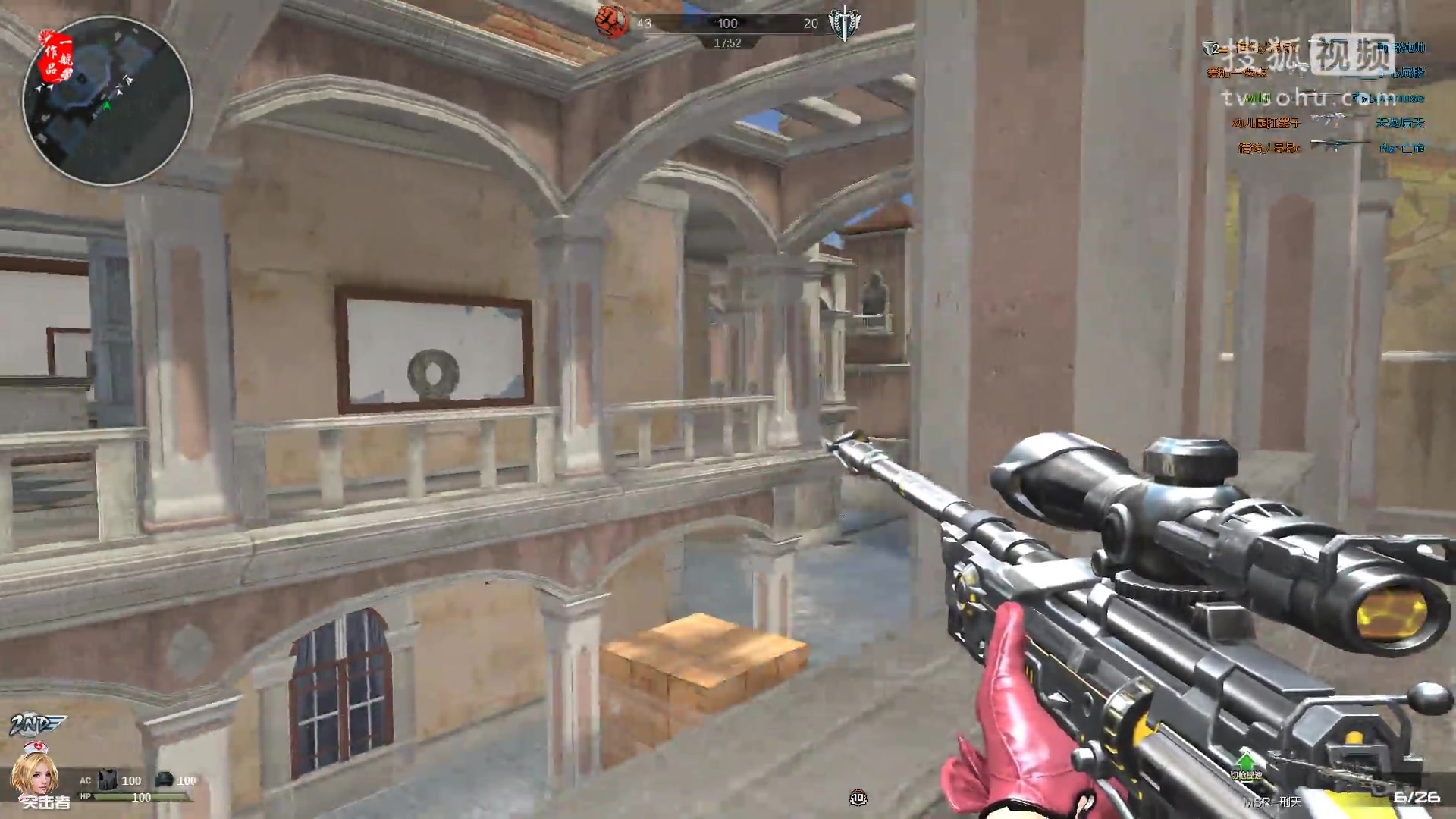Click the red stamp logo on minimap
This screenshot has width=1456, height=819.
coord(56,55)
